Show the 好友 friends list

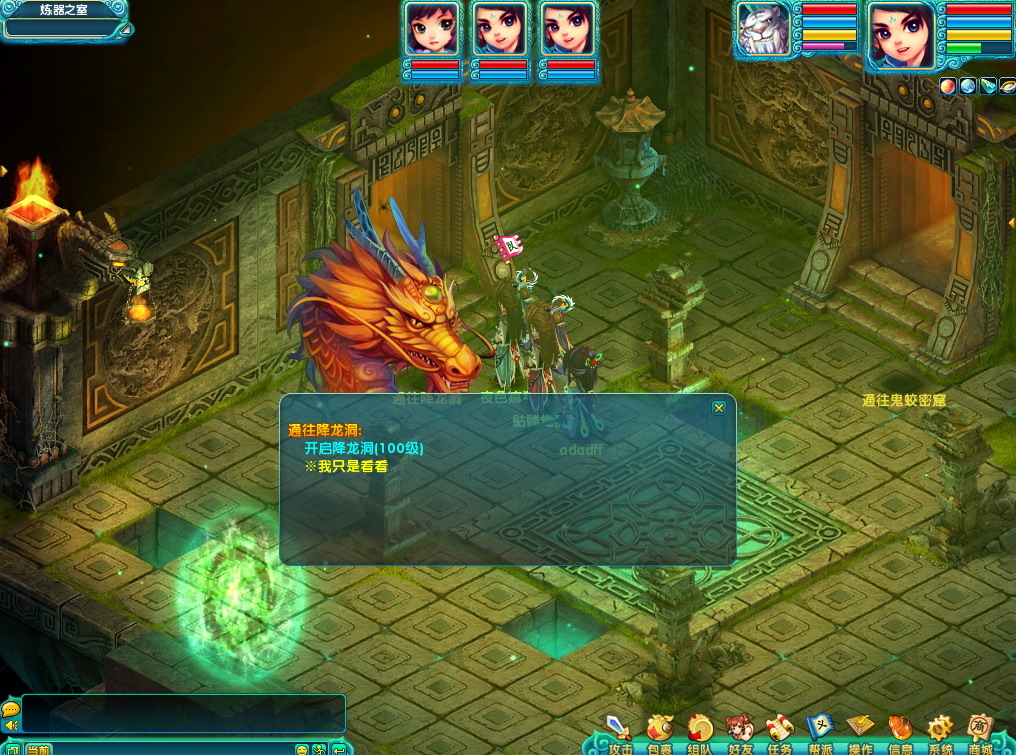pyautogui.click(x=740, y=732)
